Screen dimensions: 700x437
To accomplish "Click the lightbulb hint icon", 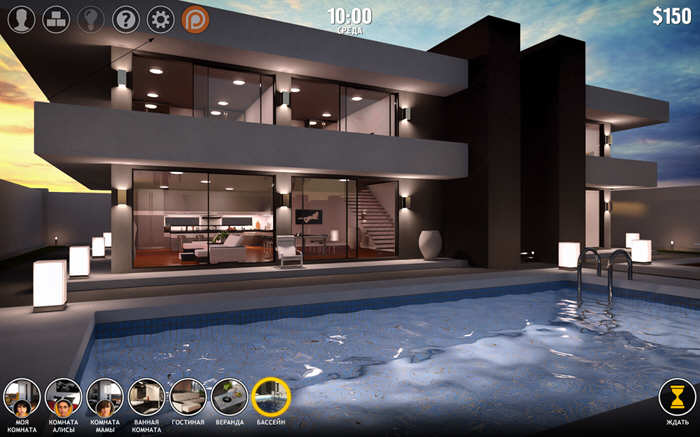I will (x=90, y=18).
